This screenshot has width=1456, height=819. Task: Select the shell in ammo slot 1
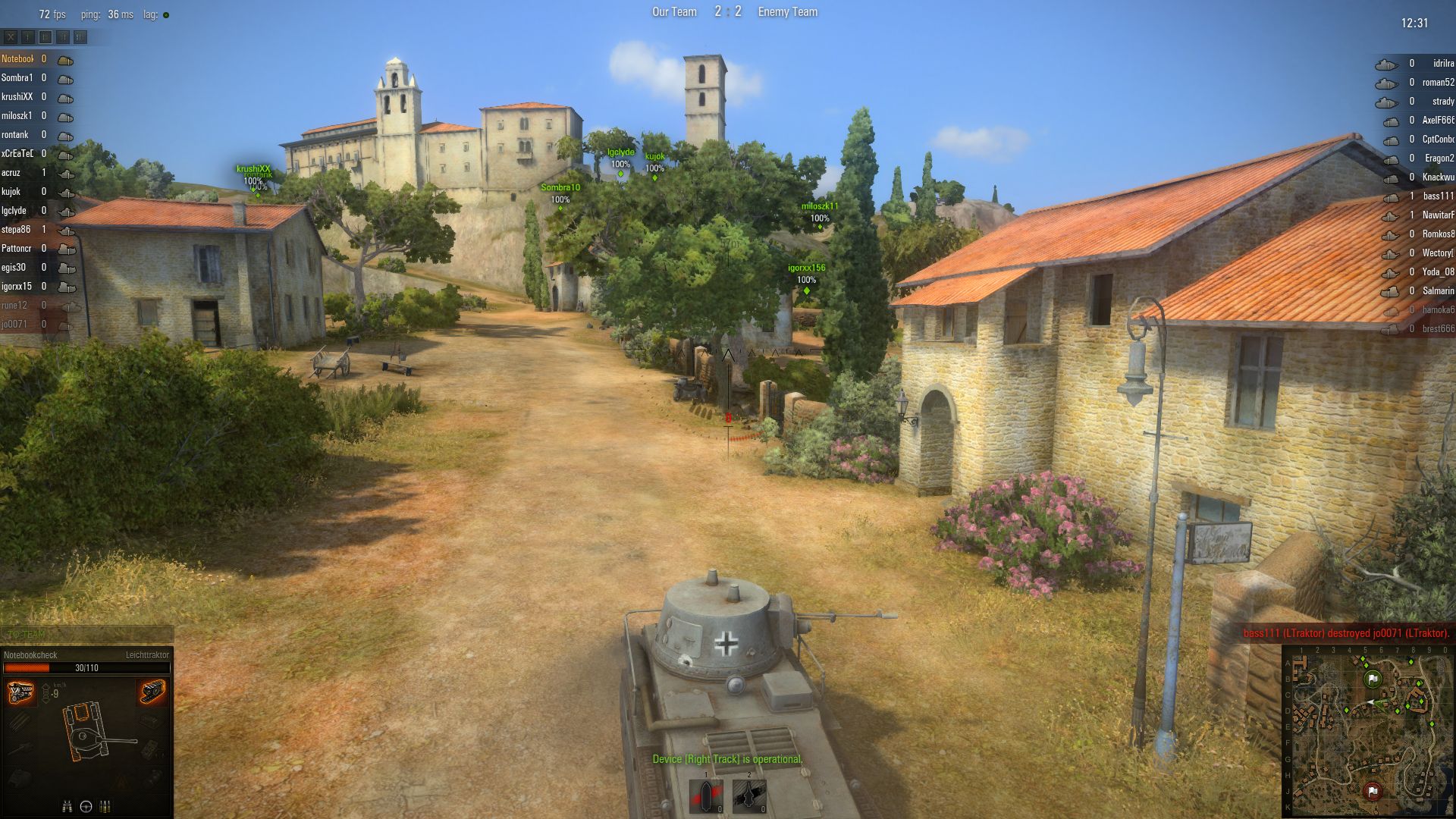[706, 796]
